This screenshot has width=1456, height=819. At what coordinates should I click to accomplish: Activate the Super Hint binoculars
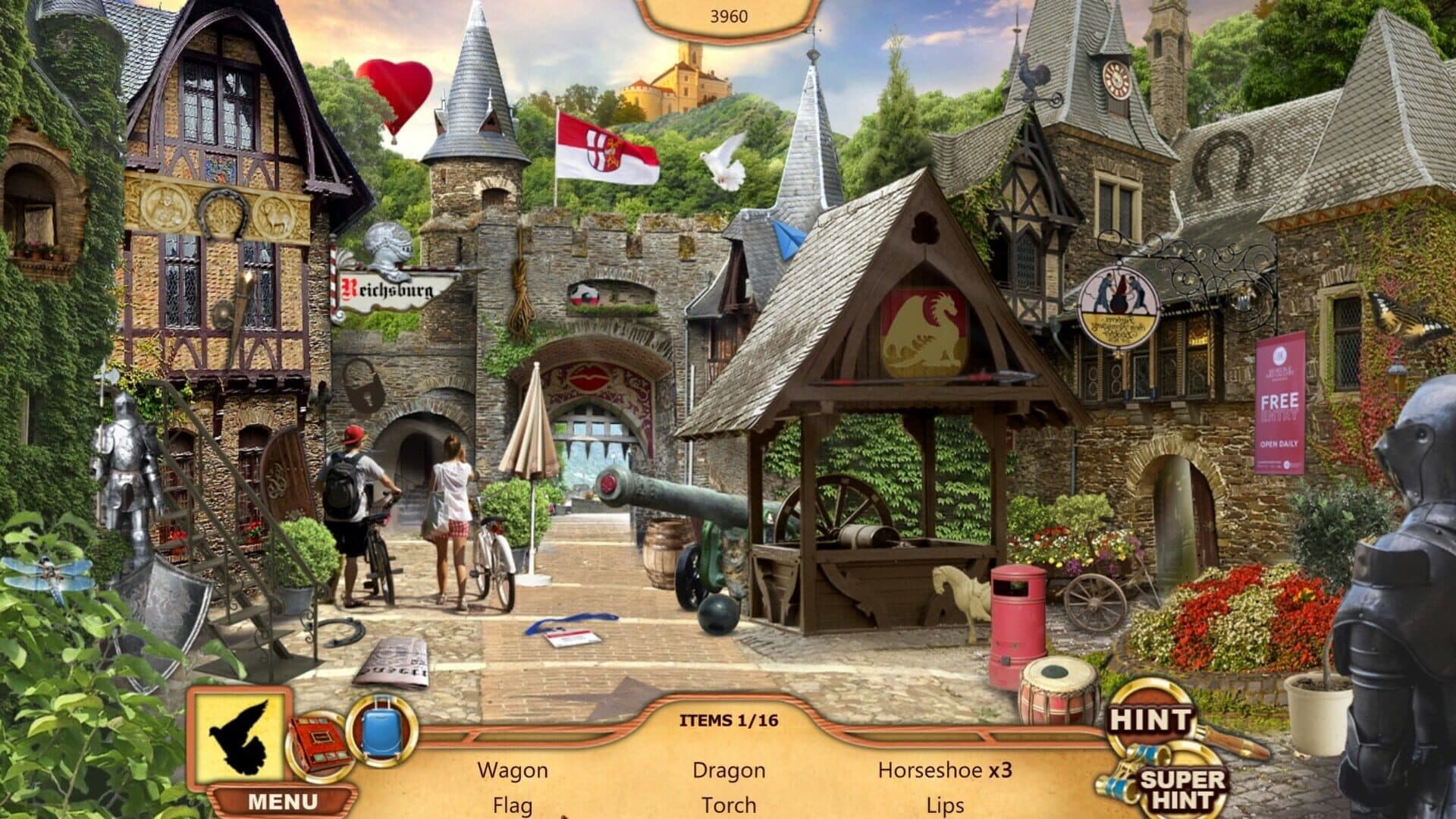[x=1181, y=789]
